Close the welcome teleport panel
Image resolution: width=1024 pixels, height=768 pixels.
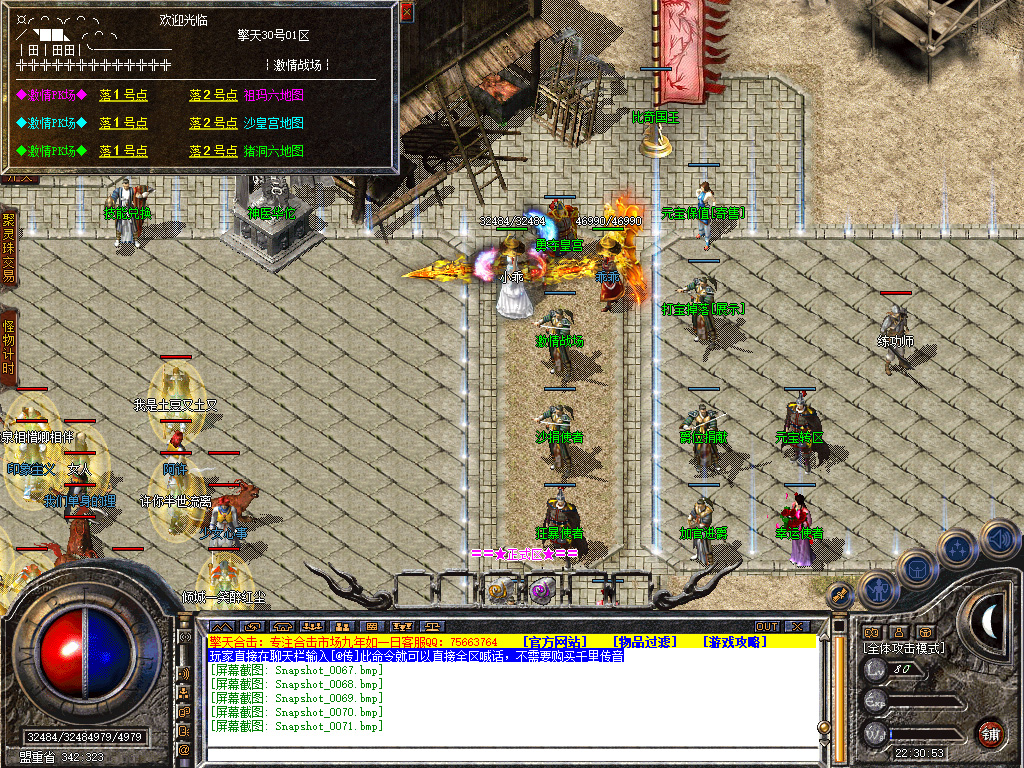coord(406,12)
